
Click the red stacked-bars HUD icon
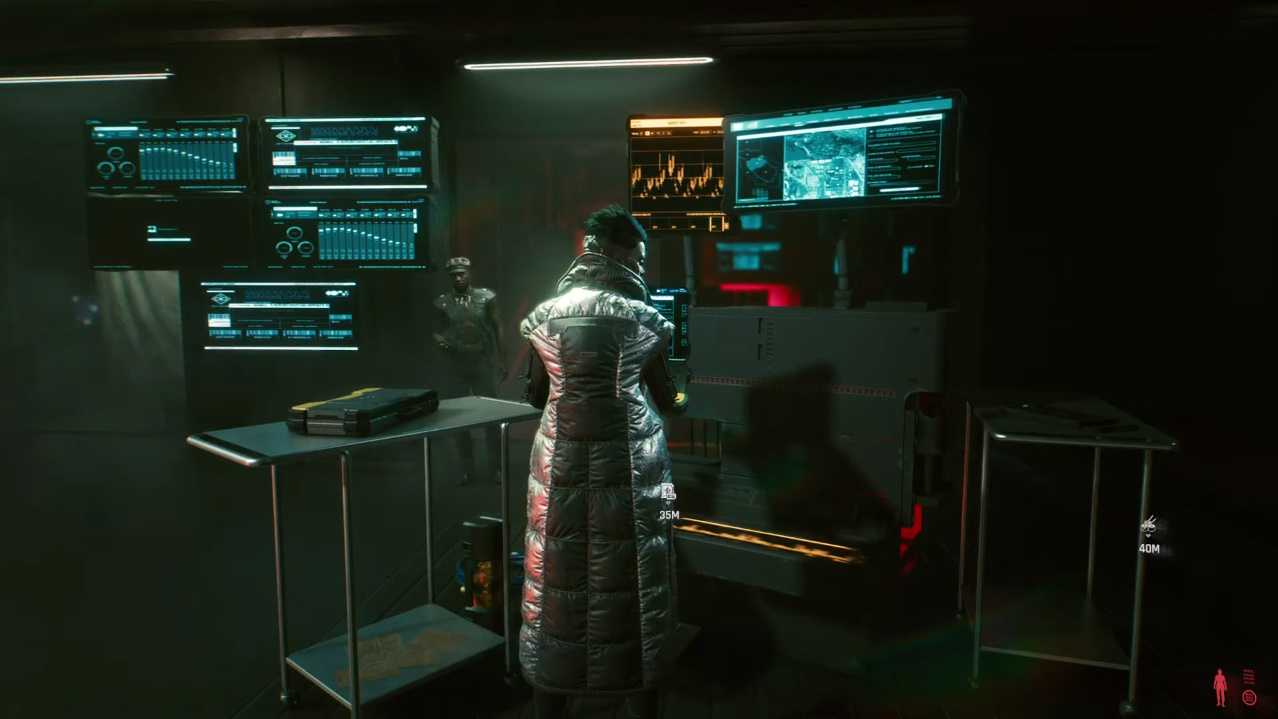click(1249, 677)
